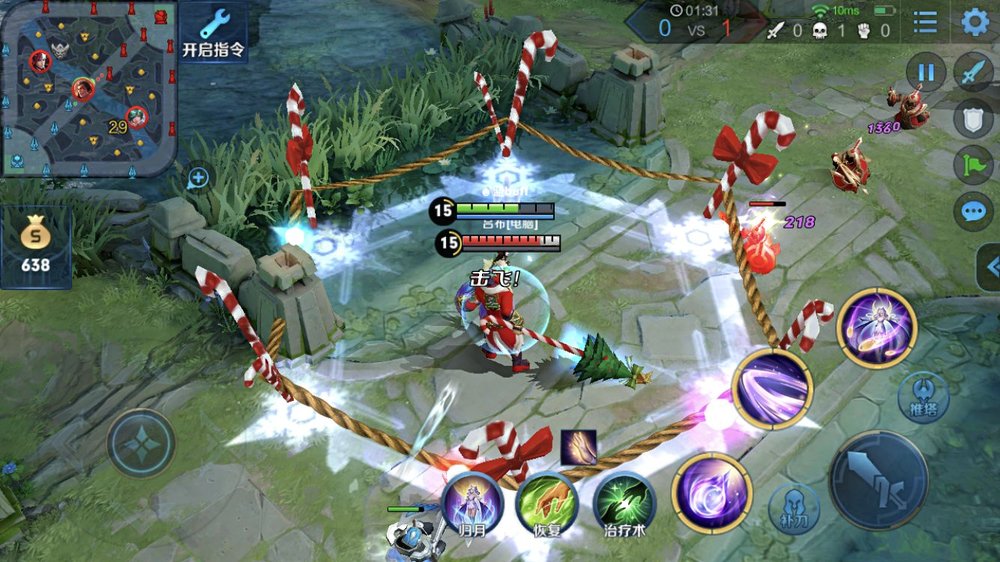Open the settings gear menu
This screenshot has width=1000, height=562.
[x=974, y=22]
